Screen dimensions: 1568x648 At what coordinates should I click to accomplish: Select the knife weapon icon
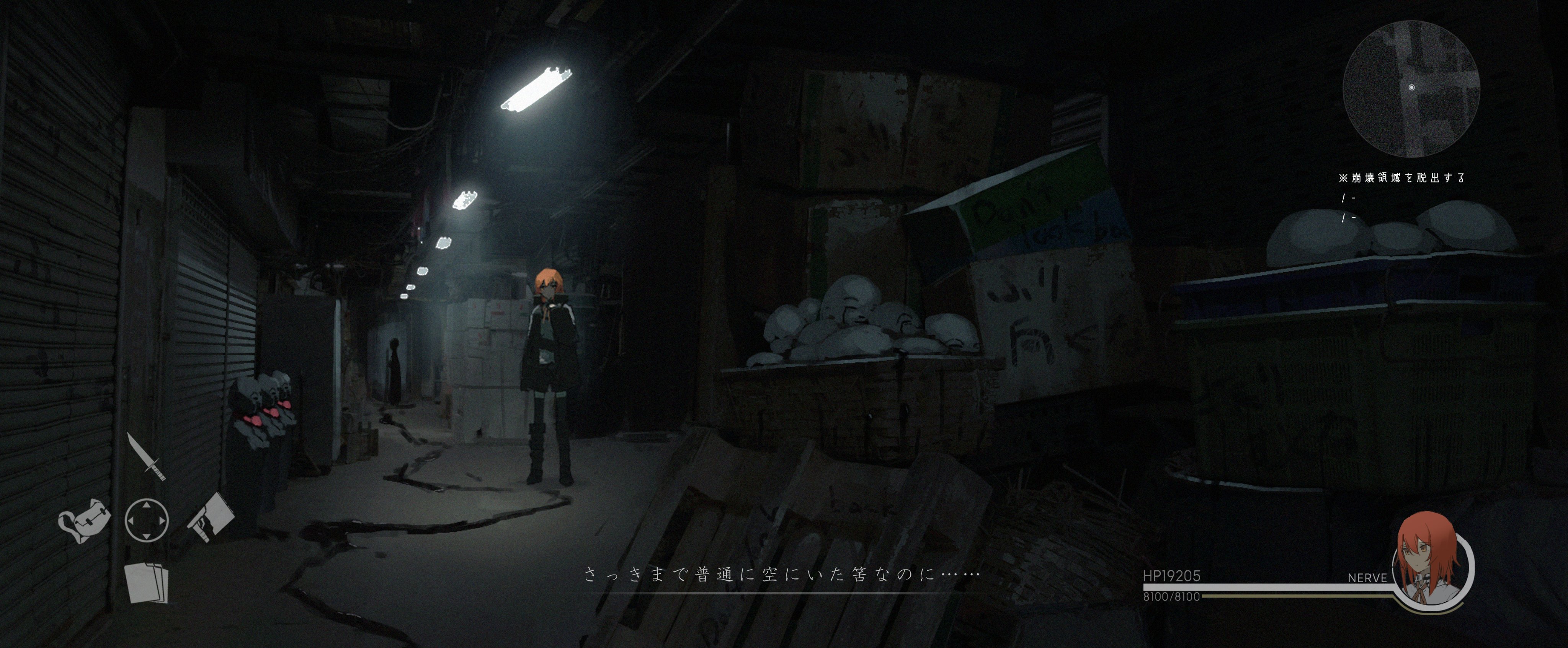[146, 456]
